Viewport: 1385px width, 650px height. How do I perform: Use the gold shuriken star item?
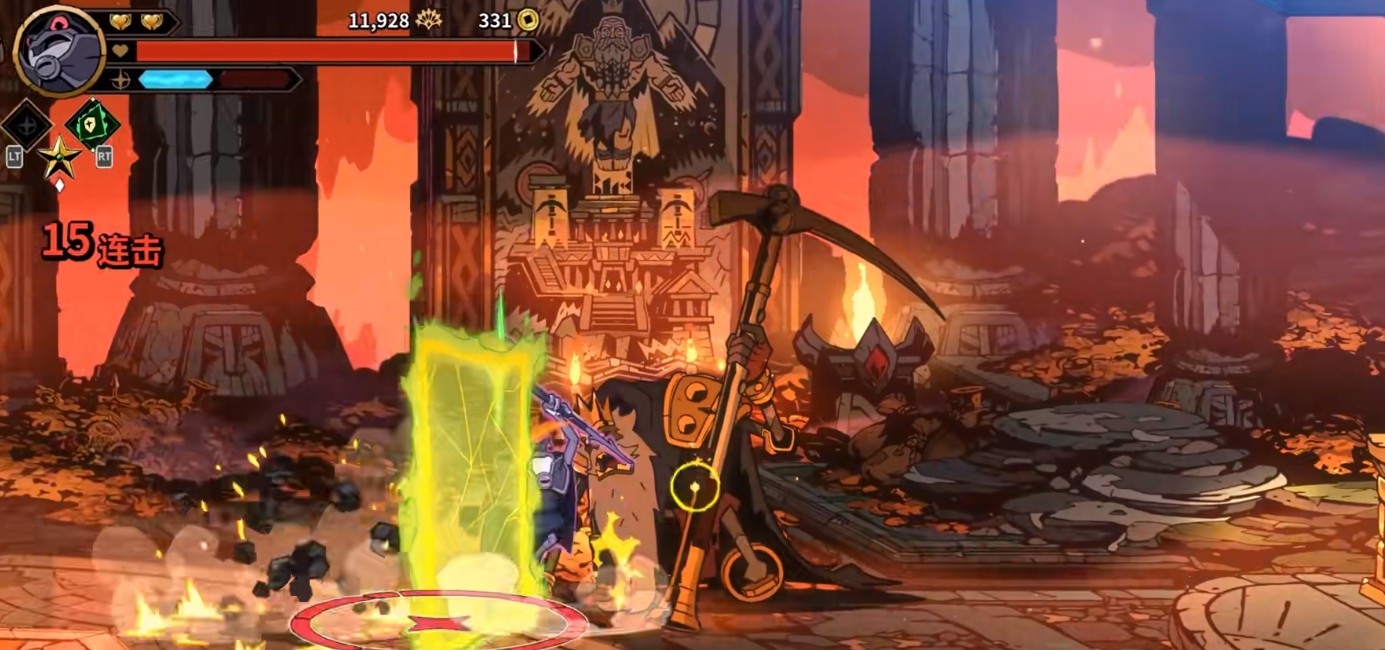(x=59, y=158)
